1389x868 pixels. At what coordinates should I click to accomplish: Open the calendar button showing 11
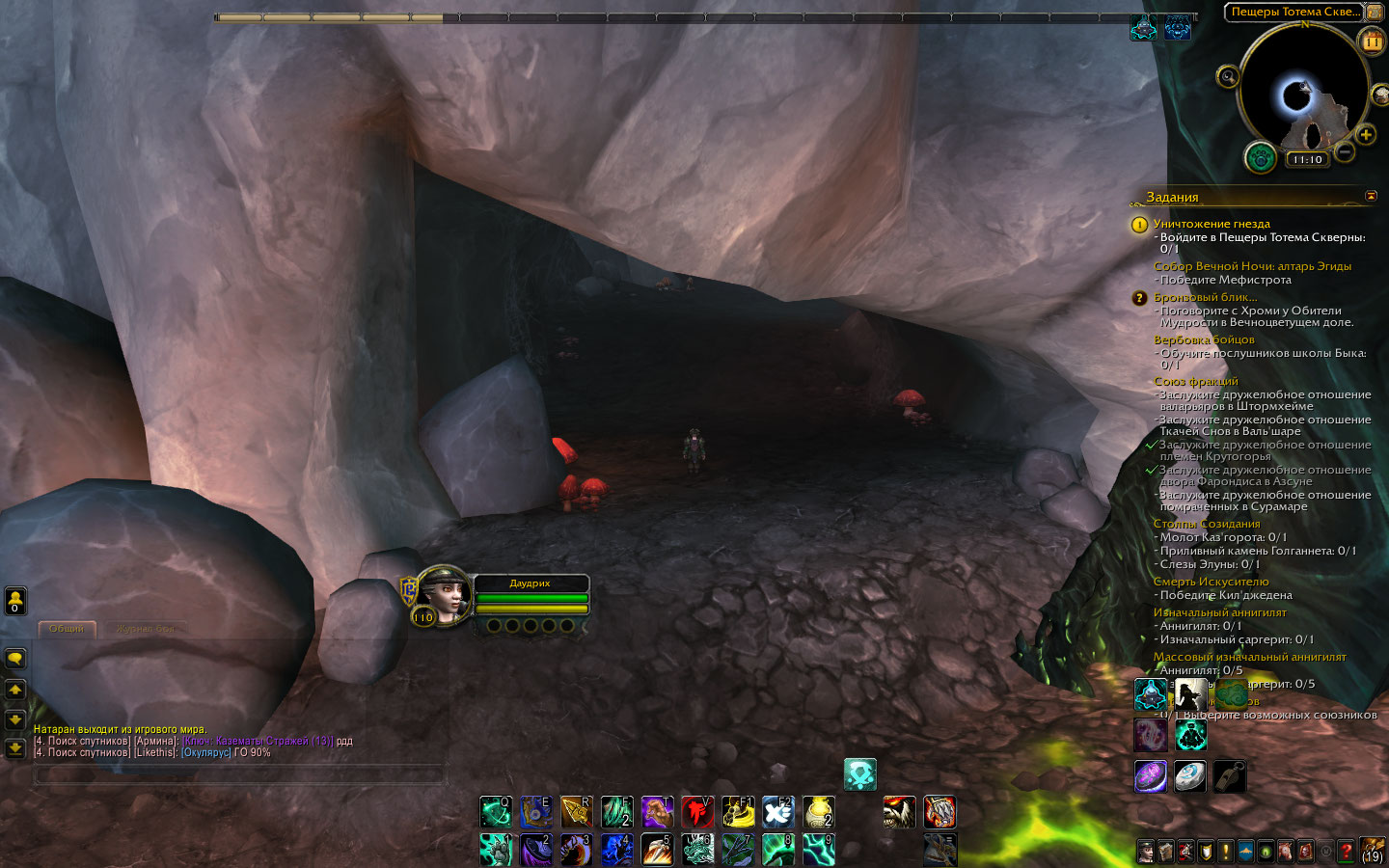(1372, 41)
